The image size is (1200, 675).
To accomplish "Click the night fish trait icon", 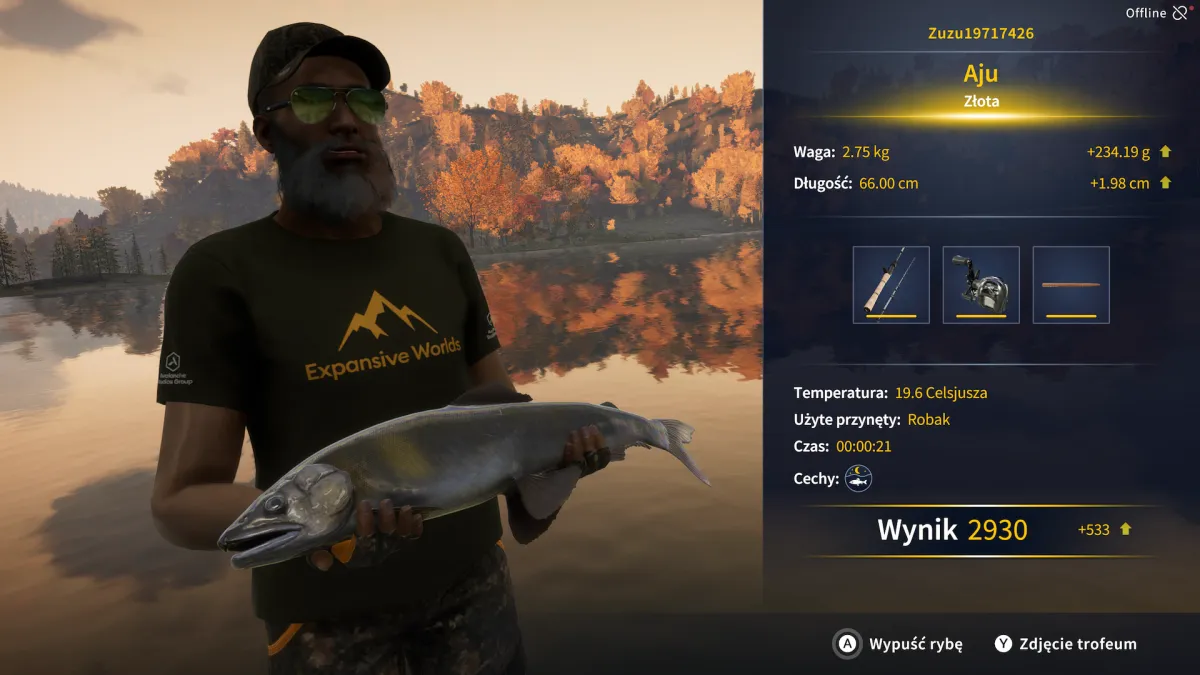I will pyautogui.click(x=858, y=478).
